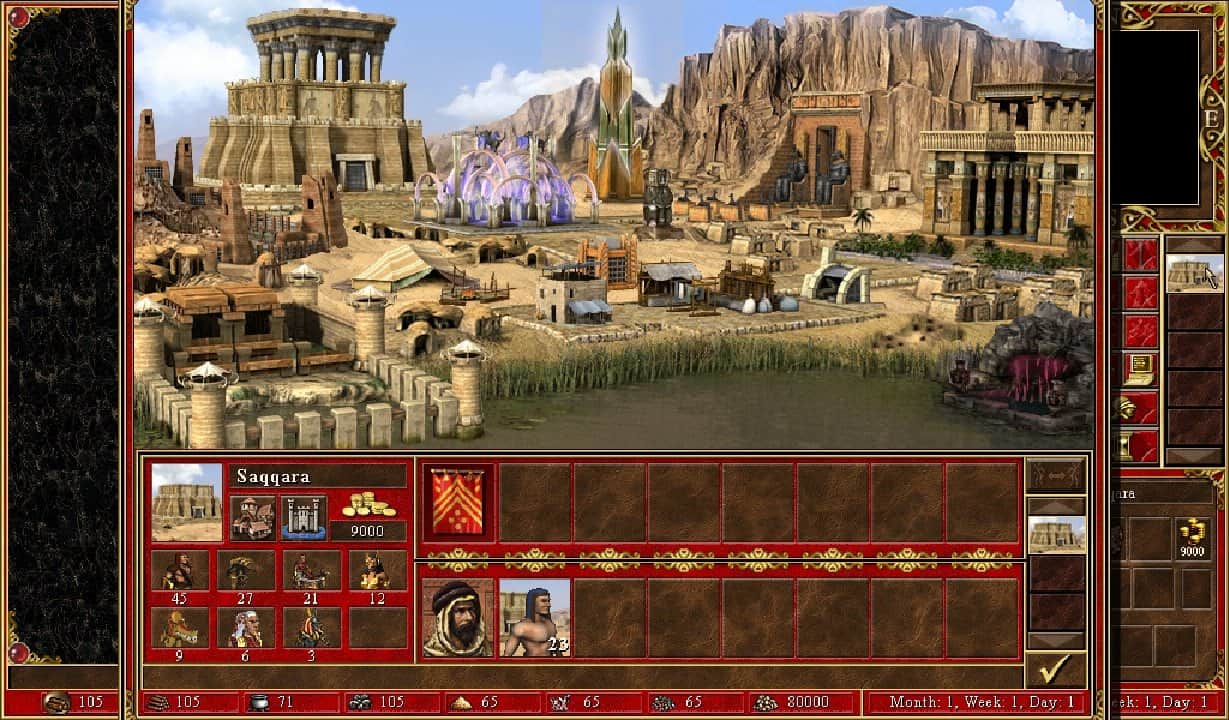Select the stack of 23 bare-chested warriors
The width and height of the screenshot is (1229, 720).
534,617
